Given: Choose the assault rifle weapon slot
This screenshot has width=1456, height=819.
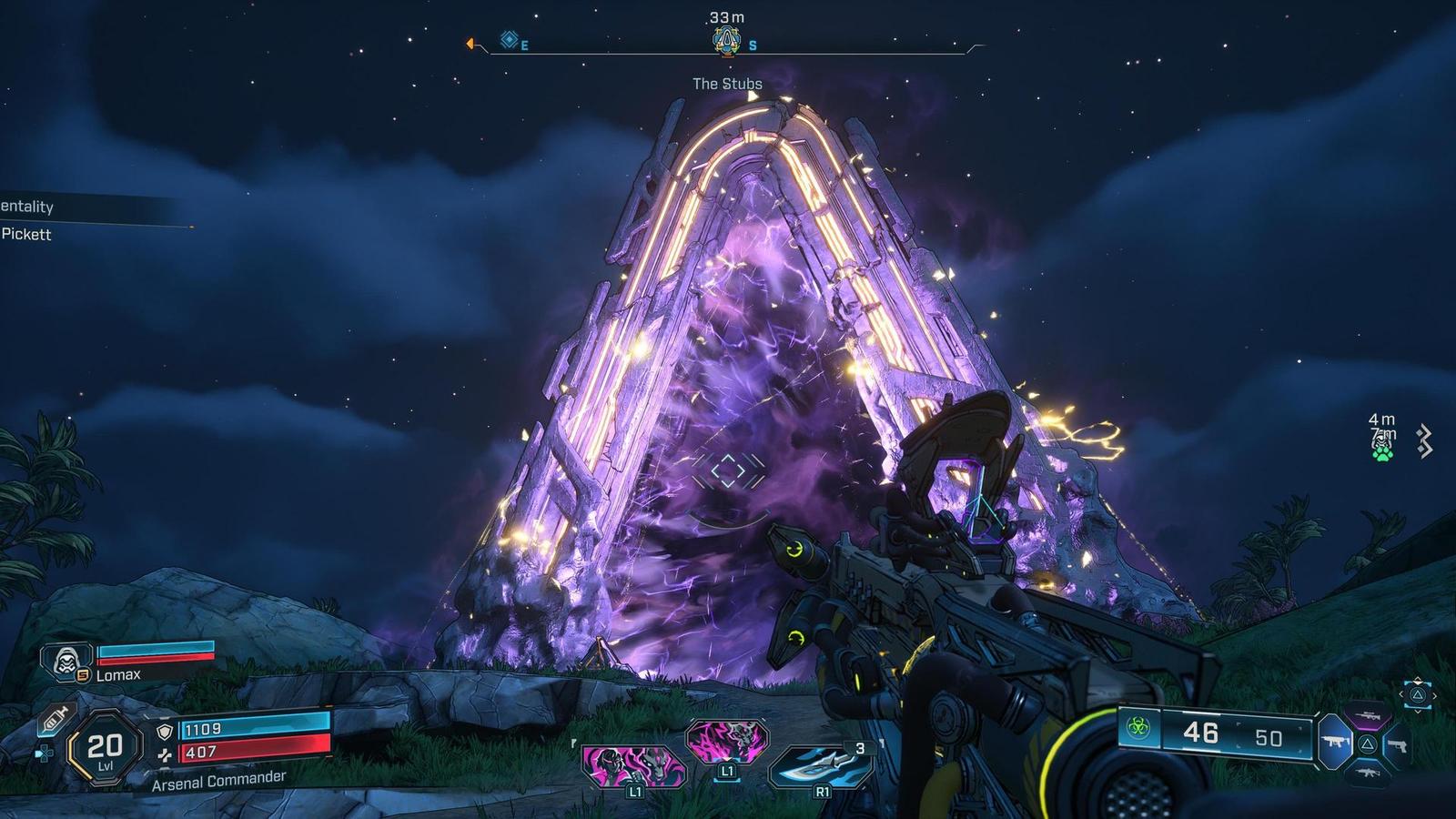Looking at the screenshot, I should [x=1368, y=773].
